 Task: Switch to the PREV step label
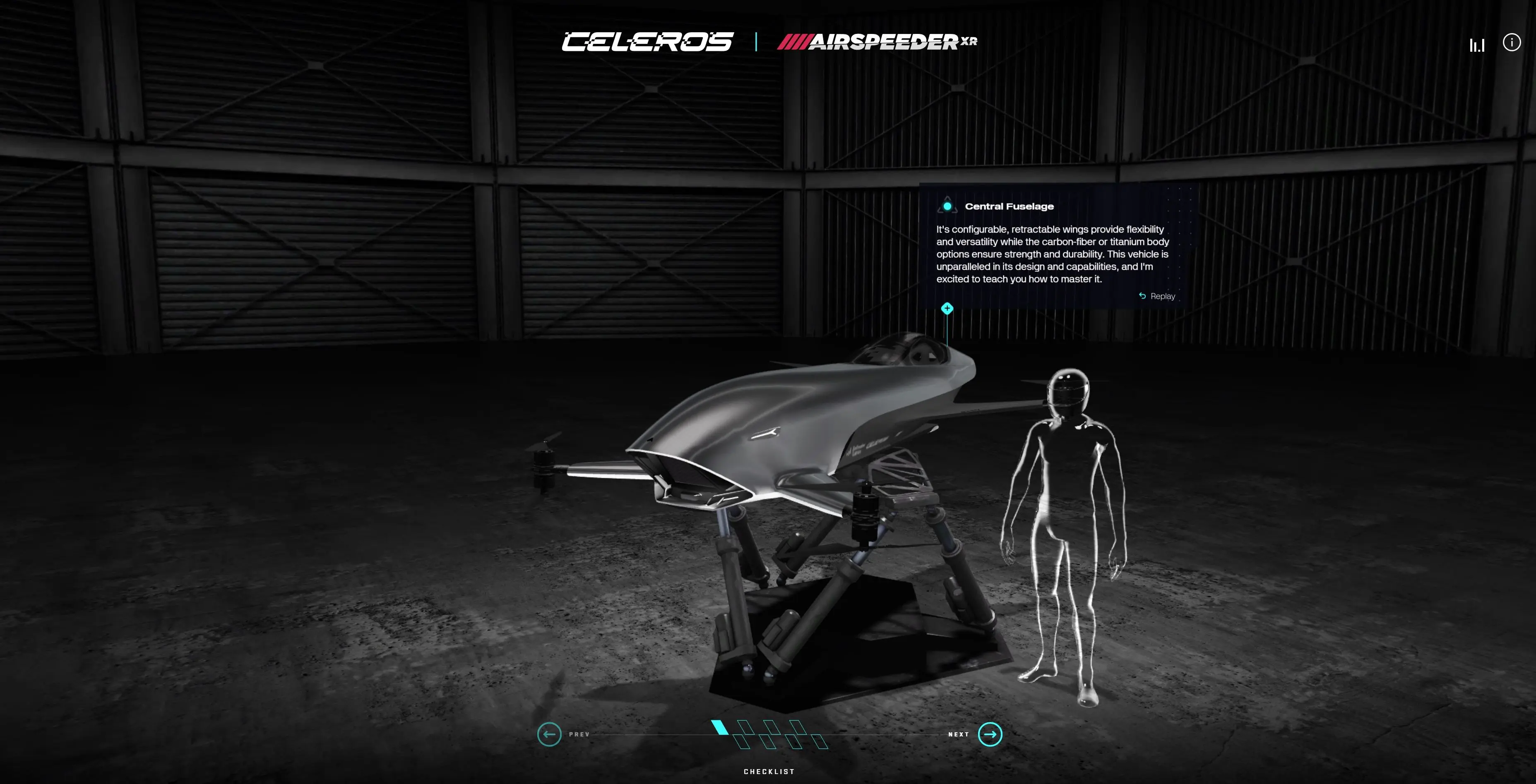pos(579,734)
